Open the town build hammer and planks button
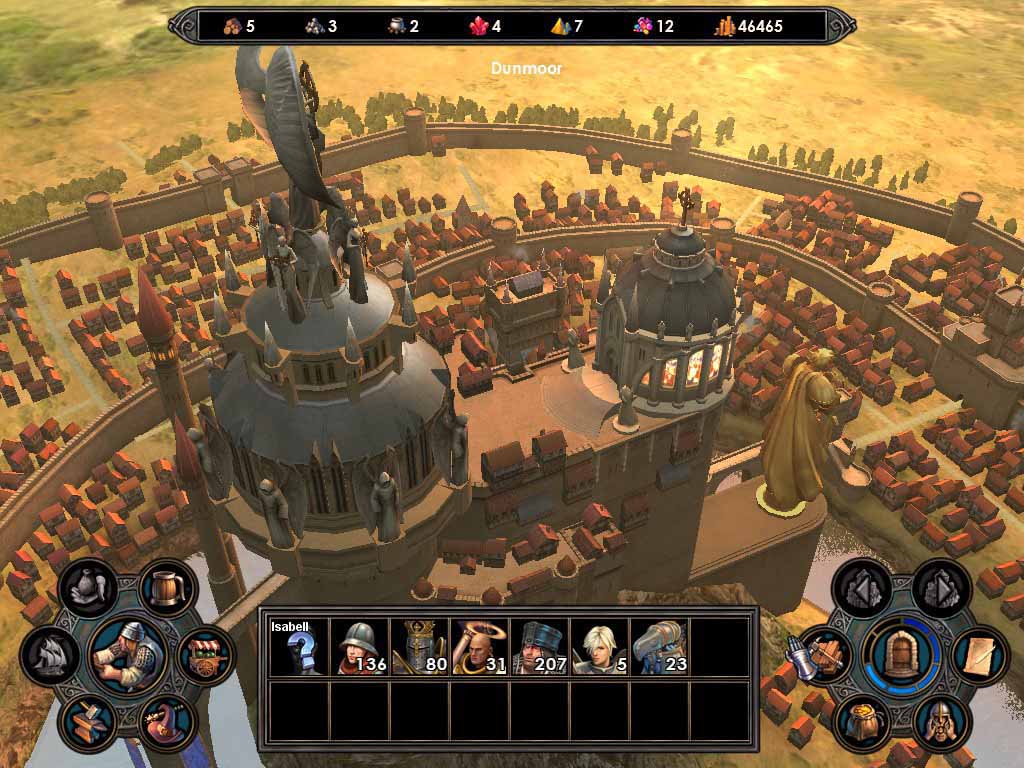Viewport: 1024px width, 768px height. tap(825, 655)
